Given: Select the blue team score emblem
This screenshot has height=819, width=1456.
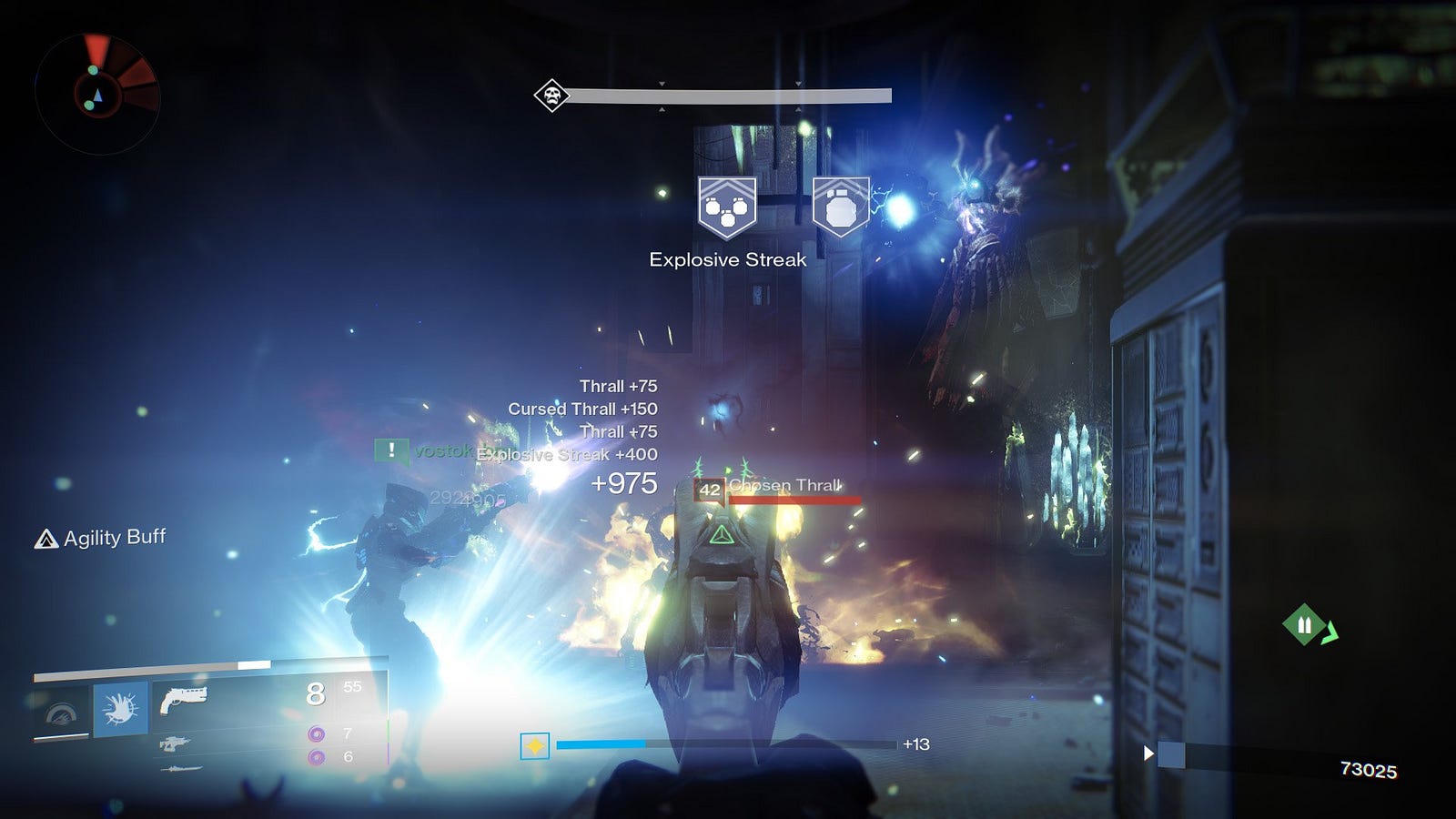Looking at the screenshot, I should [1170, 754].
